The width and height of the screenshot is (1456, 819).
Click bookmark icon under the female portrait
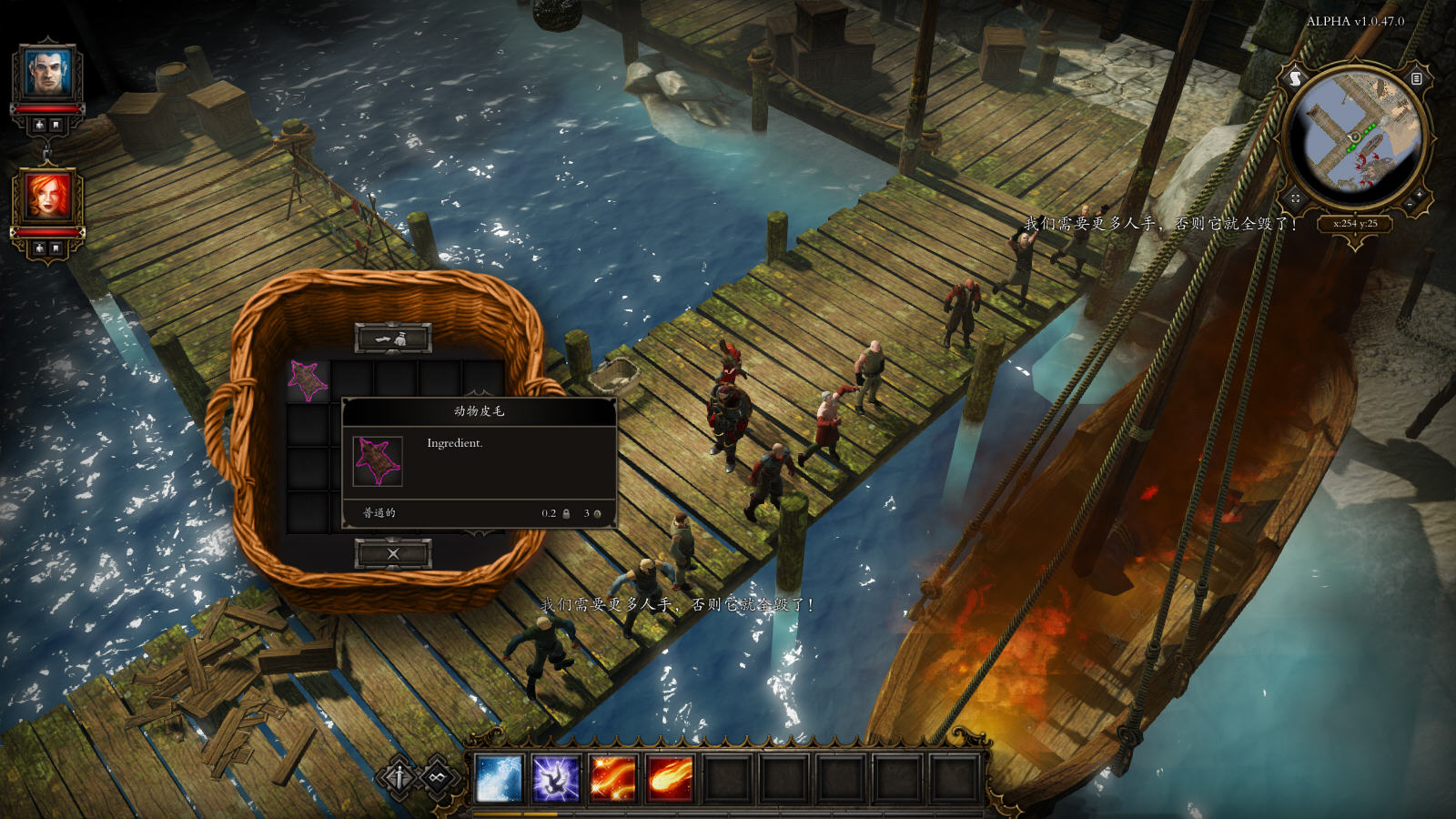56,248
